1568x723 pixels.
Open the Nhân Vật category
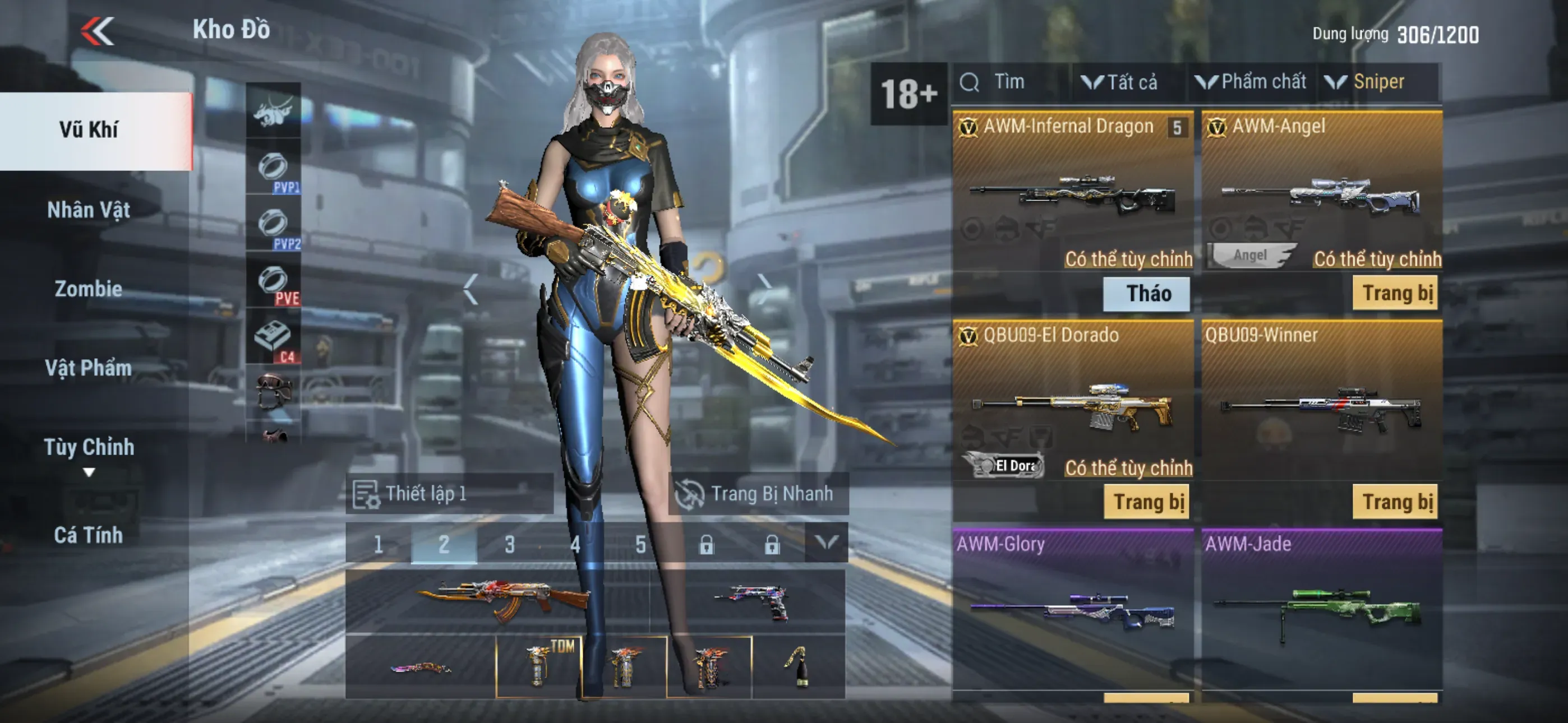(89, 210)
